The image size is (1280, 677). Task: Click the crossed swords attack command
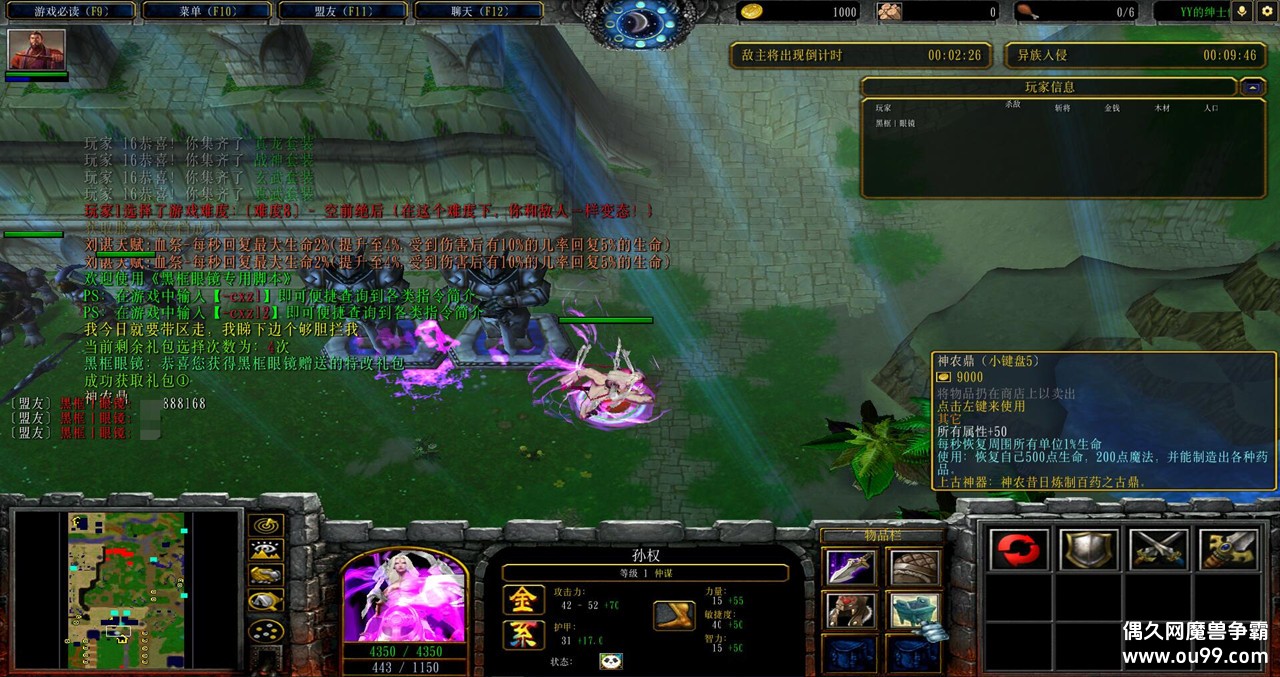[1158, 550]
